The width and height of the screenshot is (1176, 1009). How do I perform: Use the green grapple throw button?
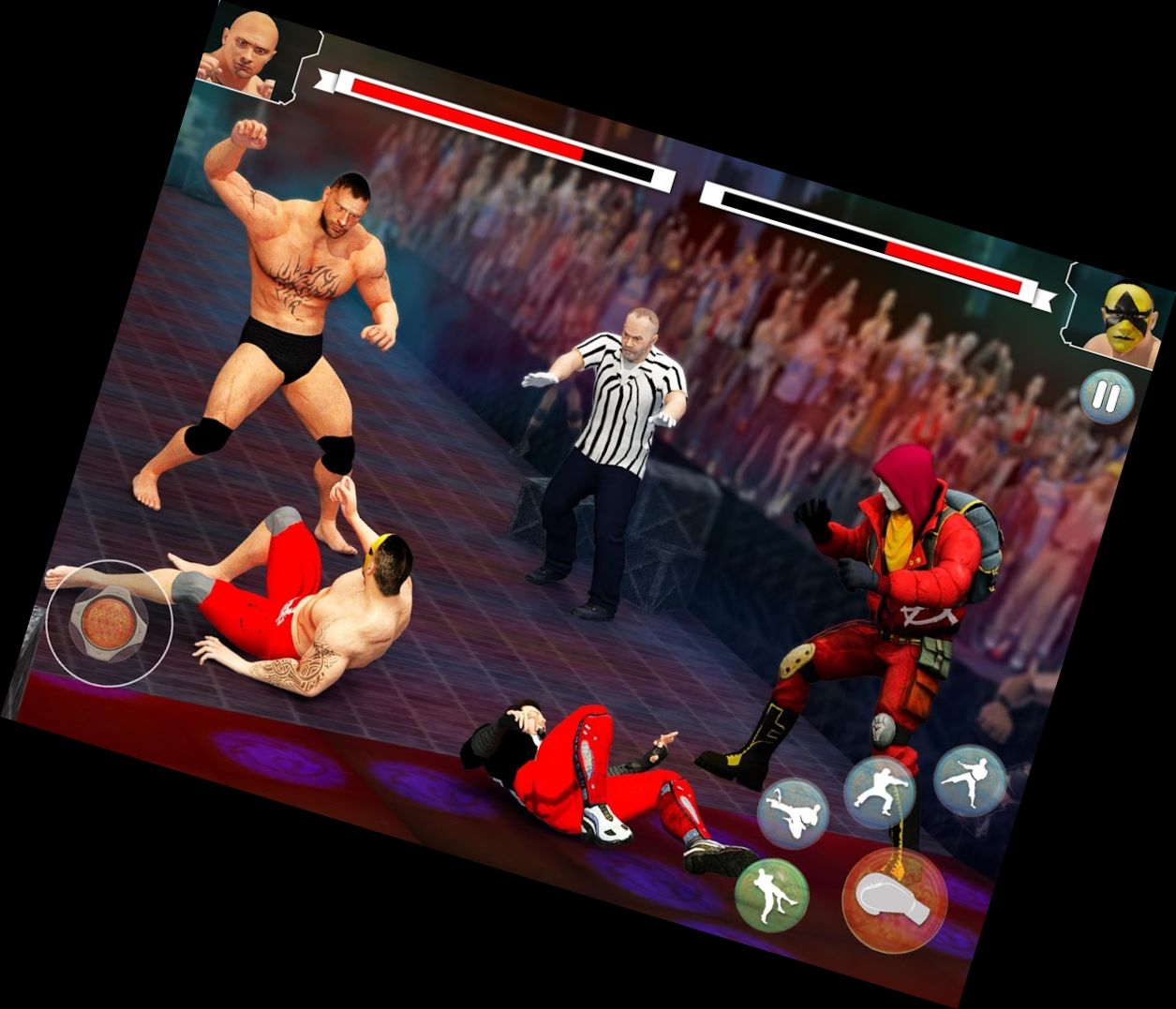(772, 895)
